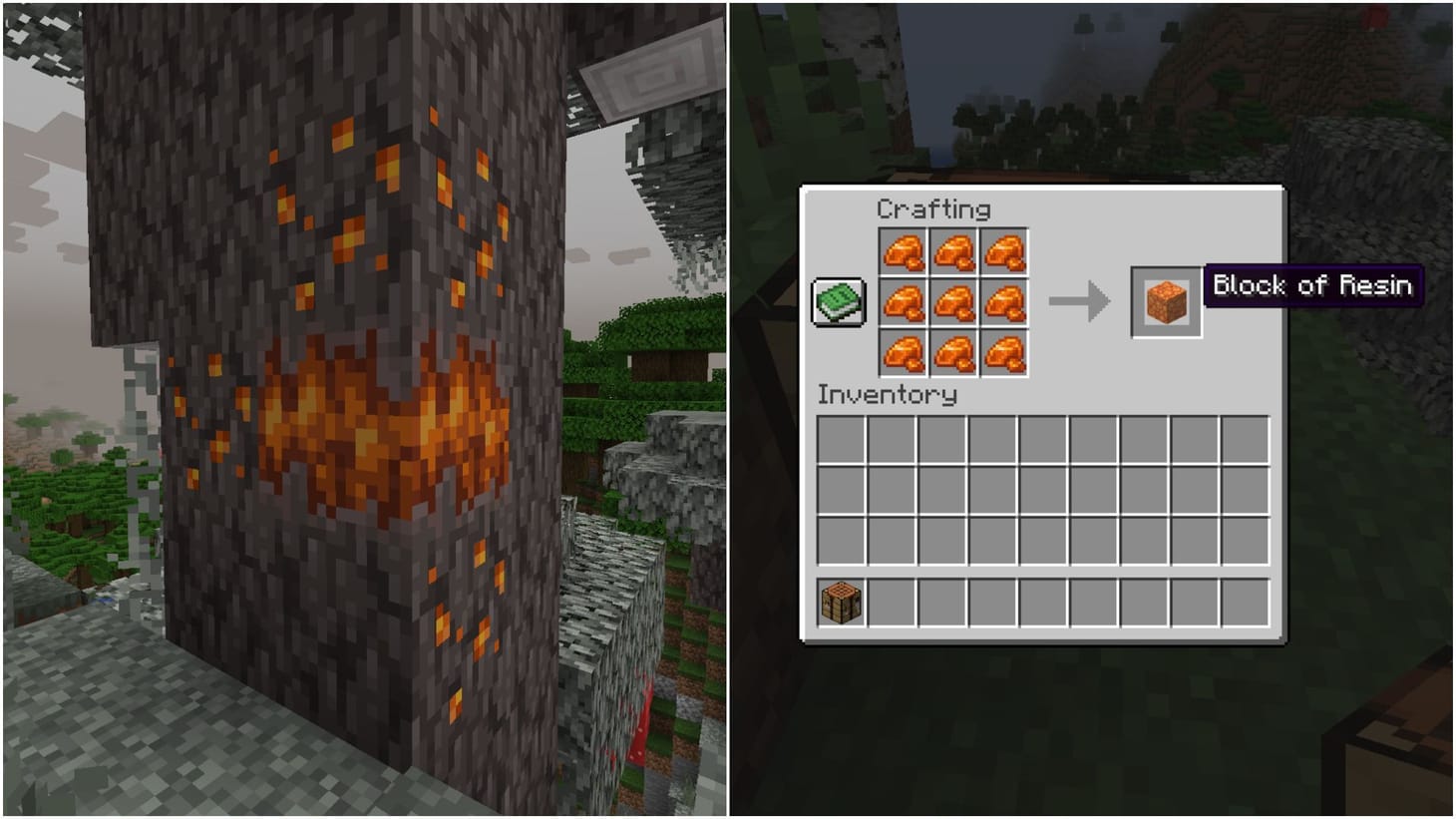
Task: Select the resin clump in the top-left grid slot
Action: point(906,252)
